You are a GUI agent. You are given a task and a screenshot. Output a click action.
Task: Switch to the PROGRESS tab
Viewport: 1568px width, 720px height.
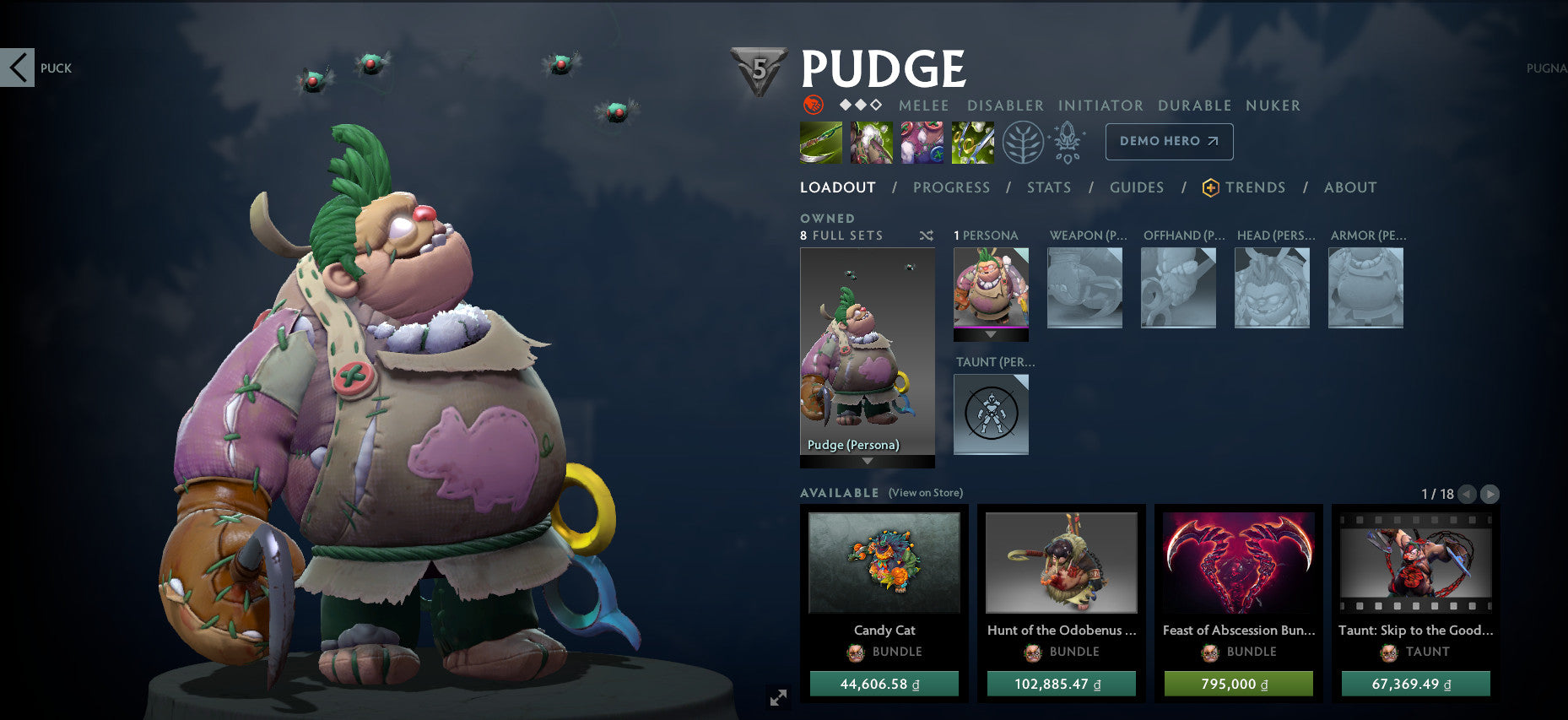coord(952,187)
